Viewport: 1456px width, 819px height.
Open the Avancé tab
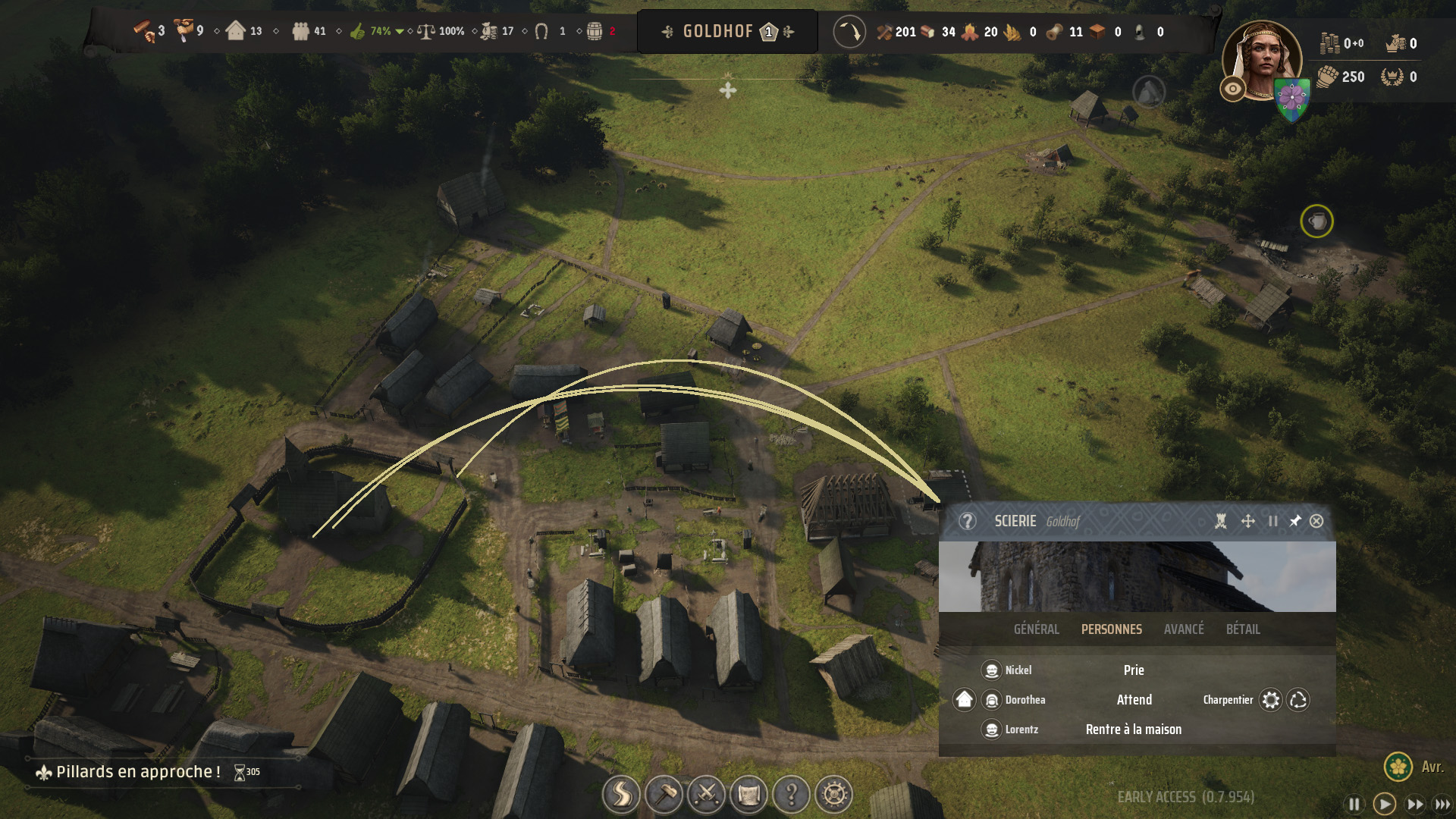[1184, 629]
